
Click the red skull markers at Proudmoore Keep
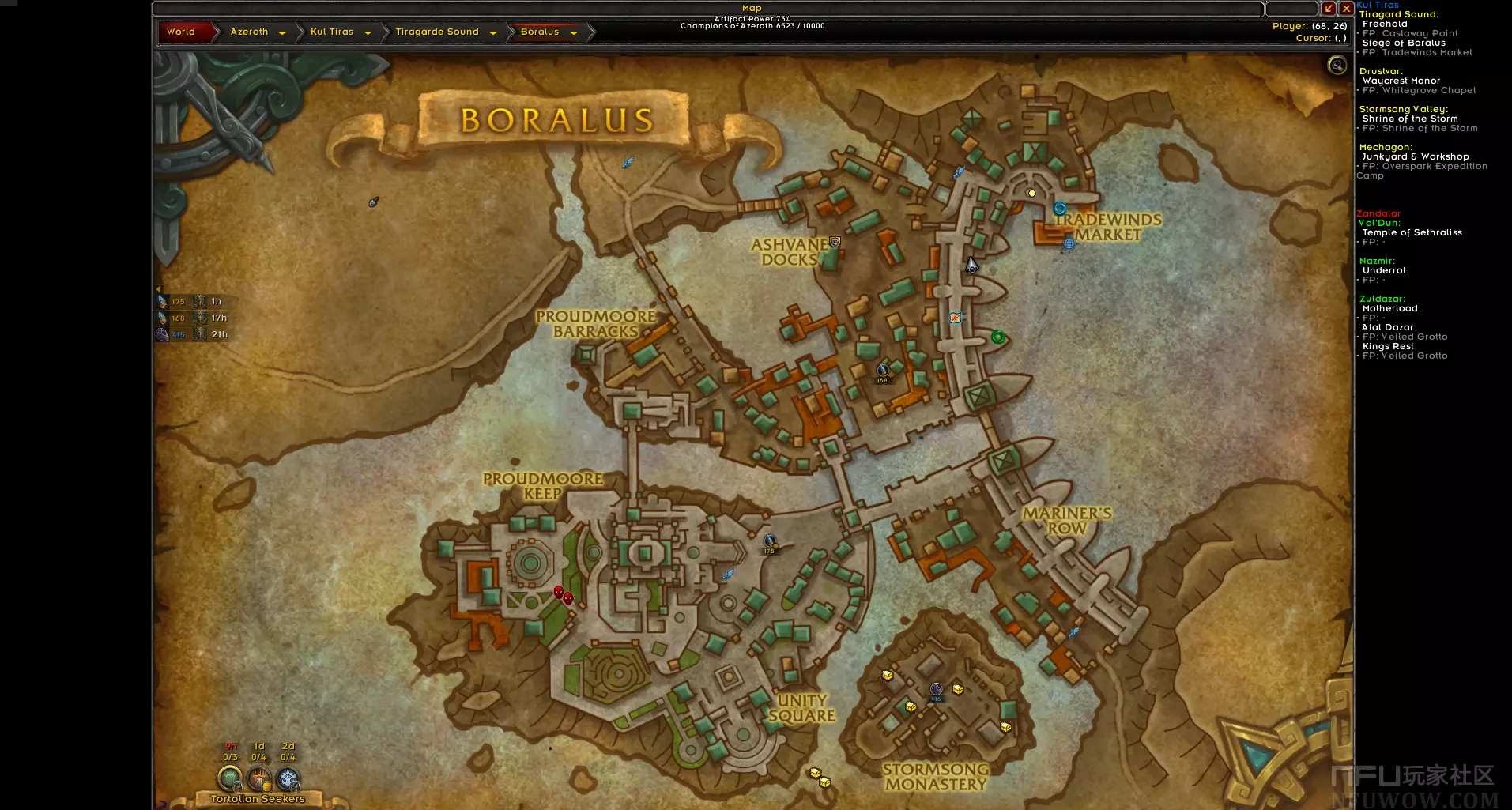coord(563,594)
